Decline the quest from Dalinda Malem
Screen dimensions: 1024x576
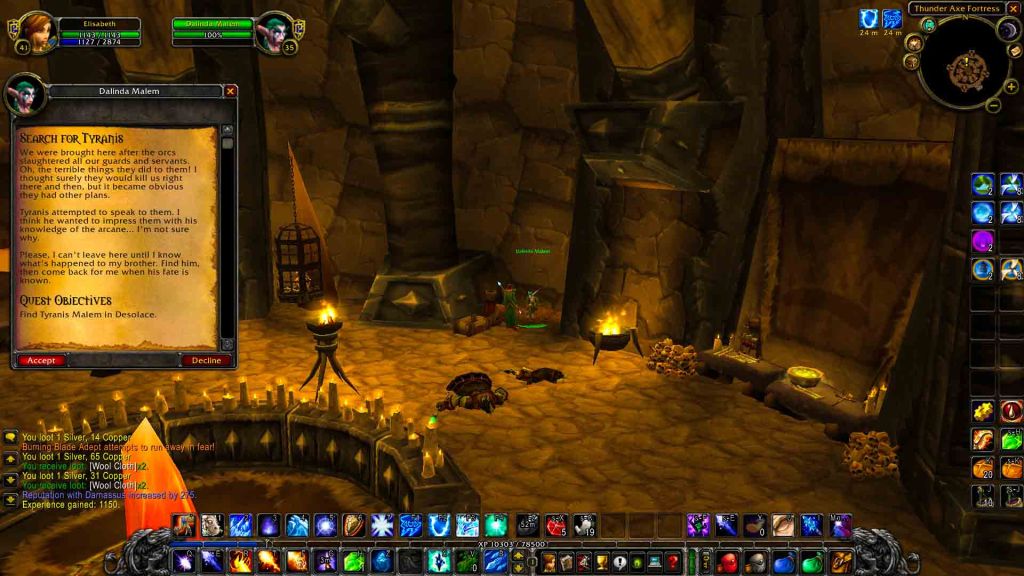point(206,360)
